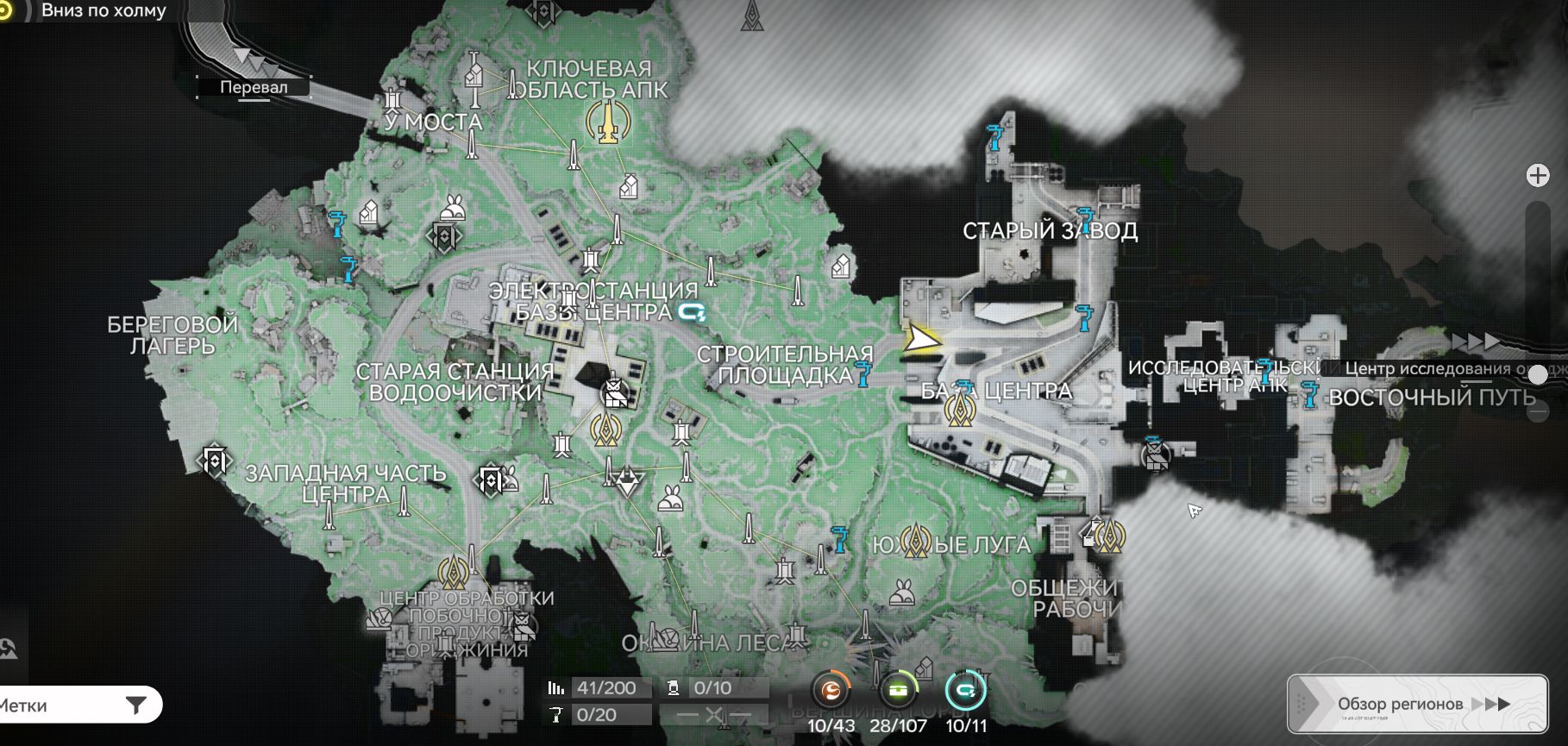Choose the teleport marker in Южные луга
This screenshot has height=746, width=1568.
(x=916, y=542)
